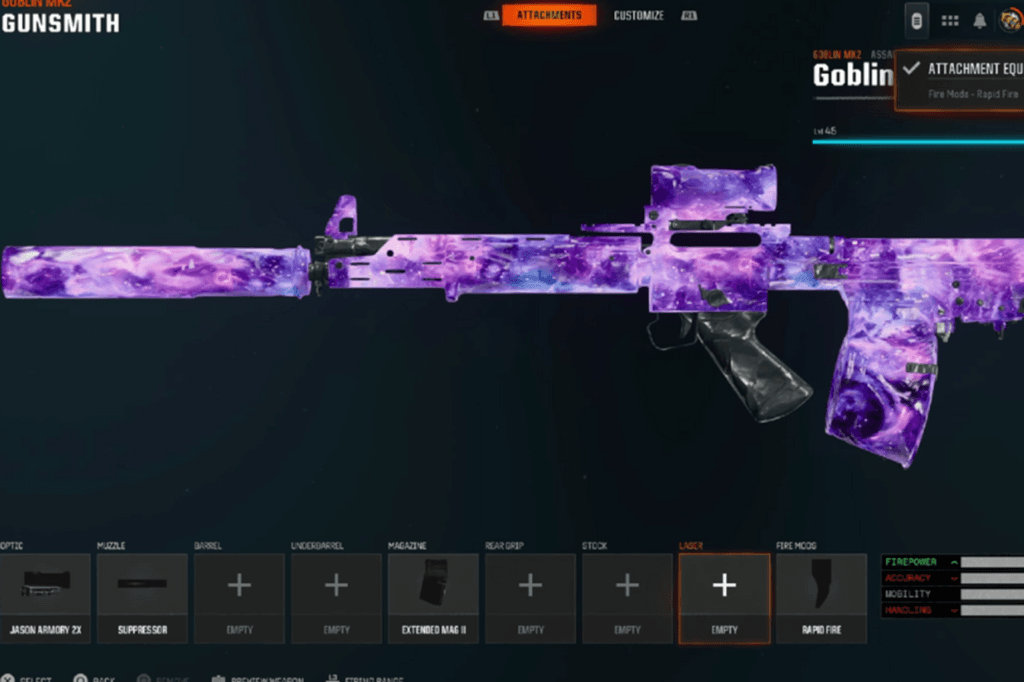The height and width of the screenshot is (682, 1024).
Task: Click the highlighted empty Laser slot
Action: pos(724,597)
